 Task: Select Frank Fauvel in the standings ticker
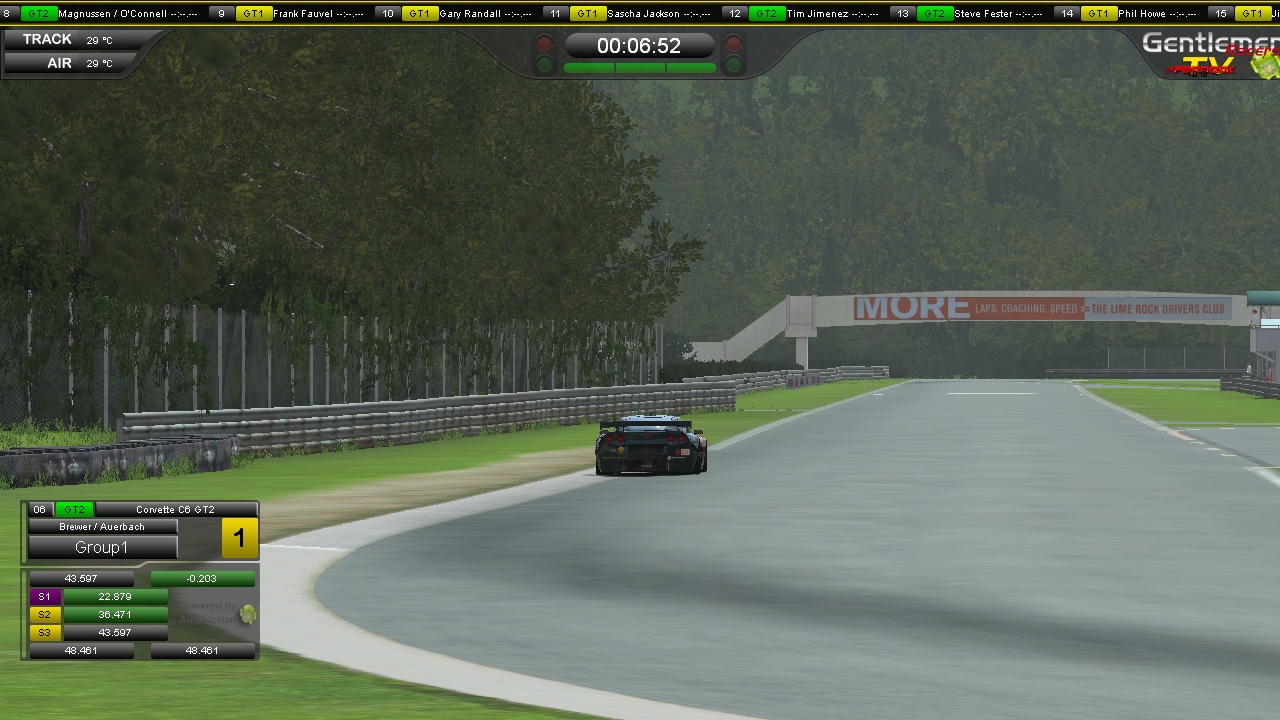(303, 14)
